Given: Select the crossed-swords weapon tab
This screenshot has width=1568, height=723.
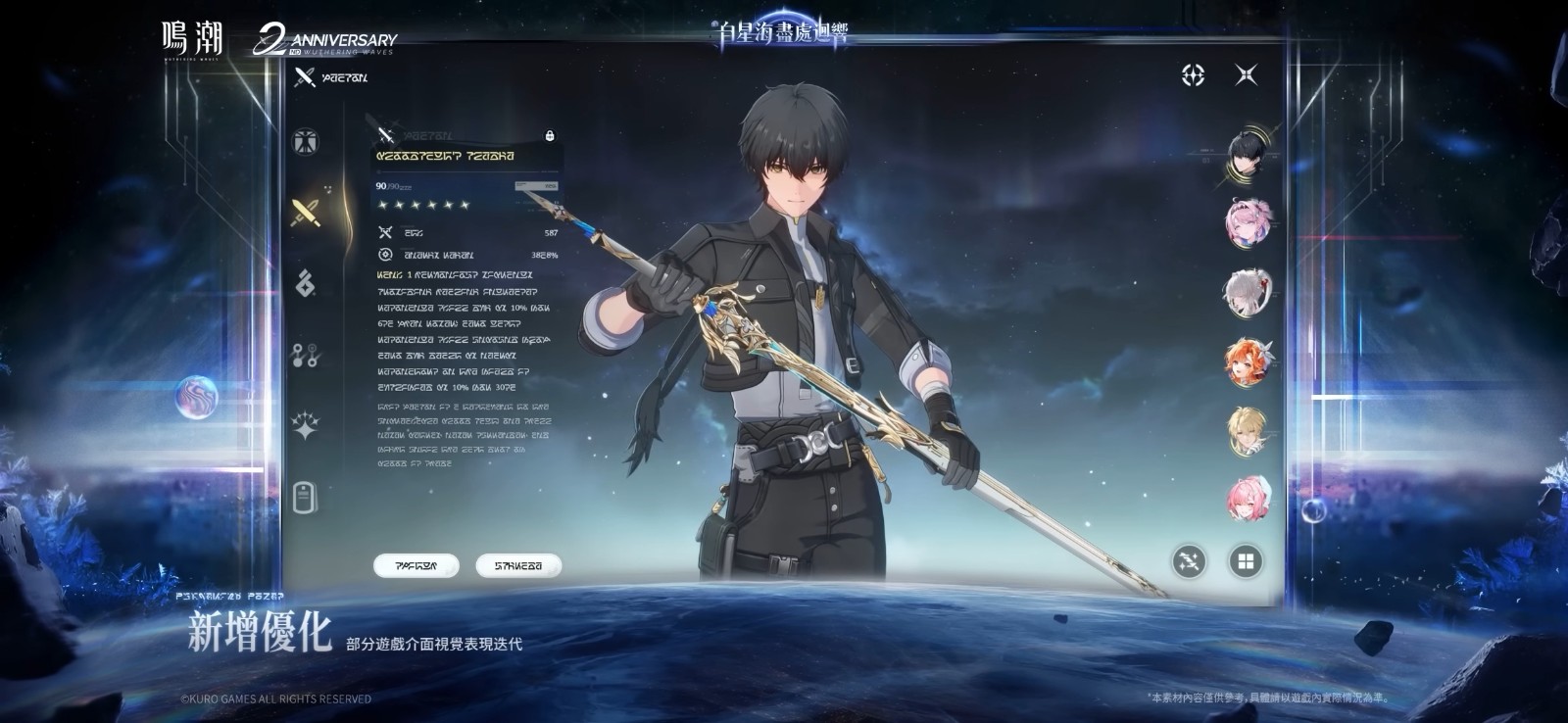Looking at the screenshot, I should 306,212.
